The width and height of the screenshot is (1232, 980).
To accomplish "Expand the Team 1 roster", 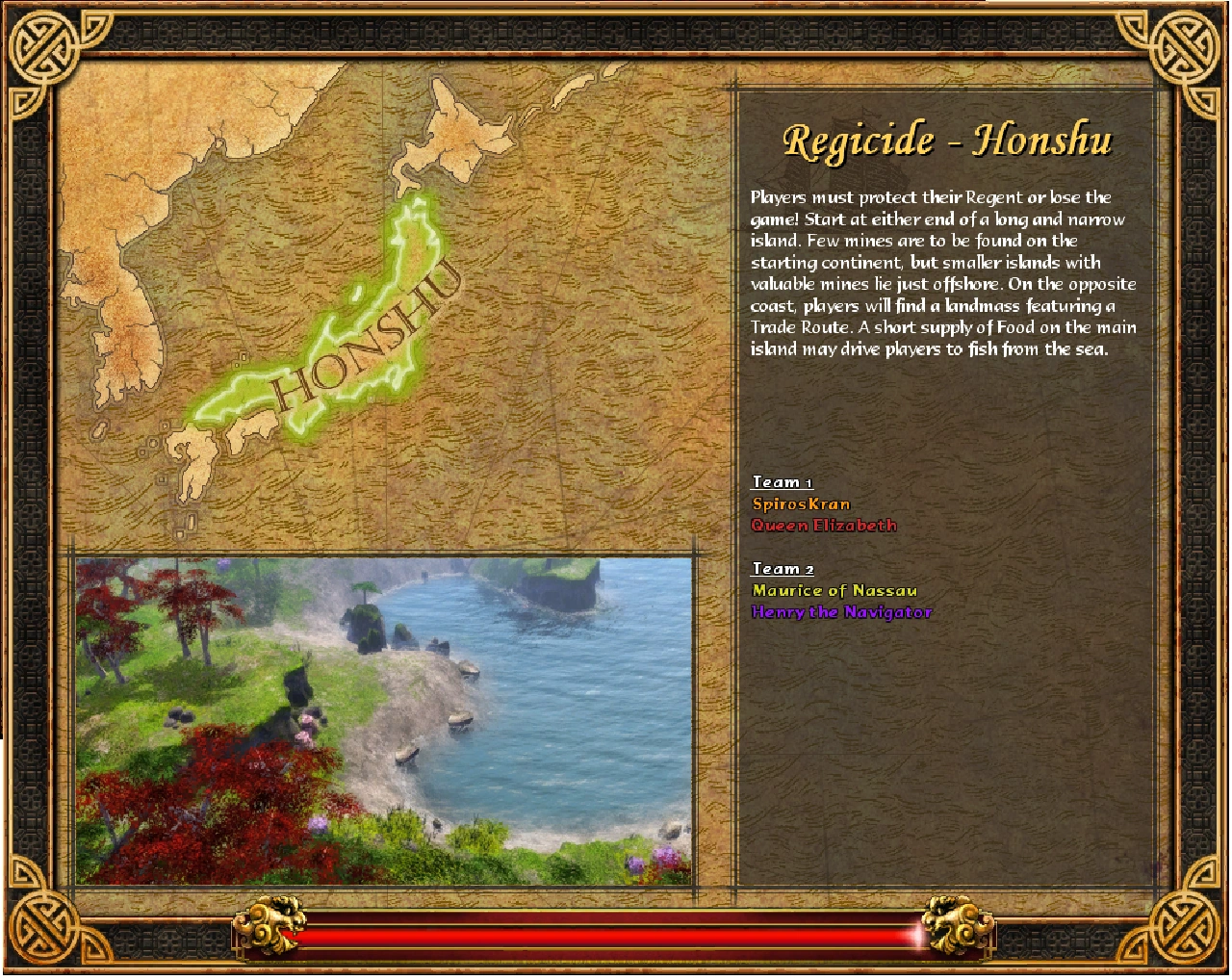I will [x=782, y=481].
